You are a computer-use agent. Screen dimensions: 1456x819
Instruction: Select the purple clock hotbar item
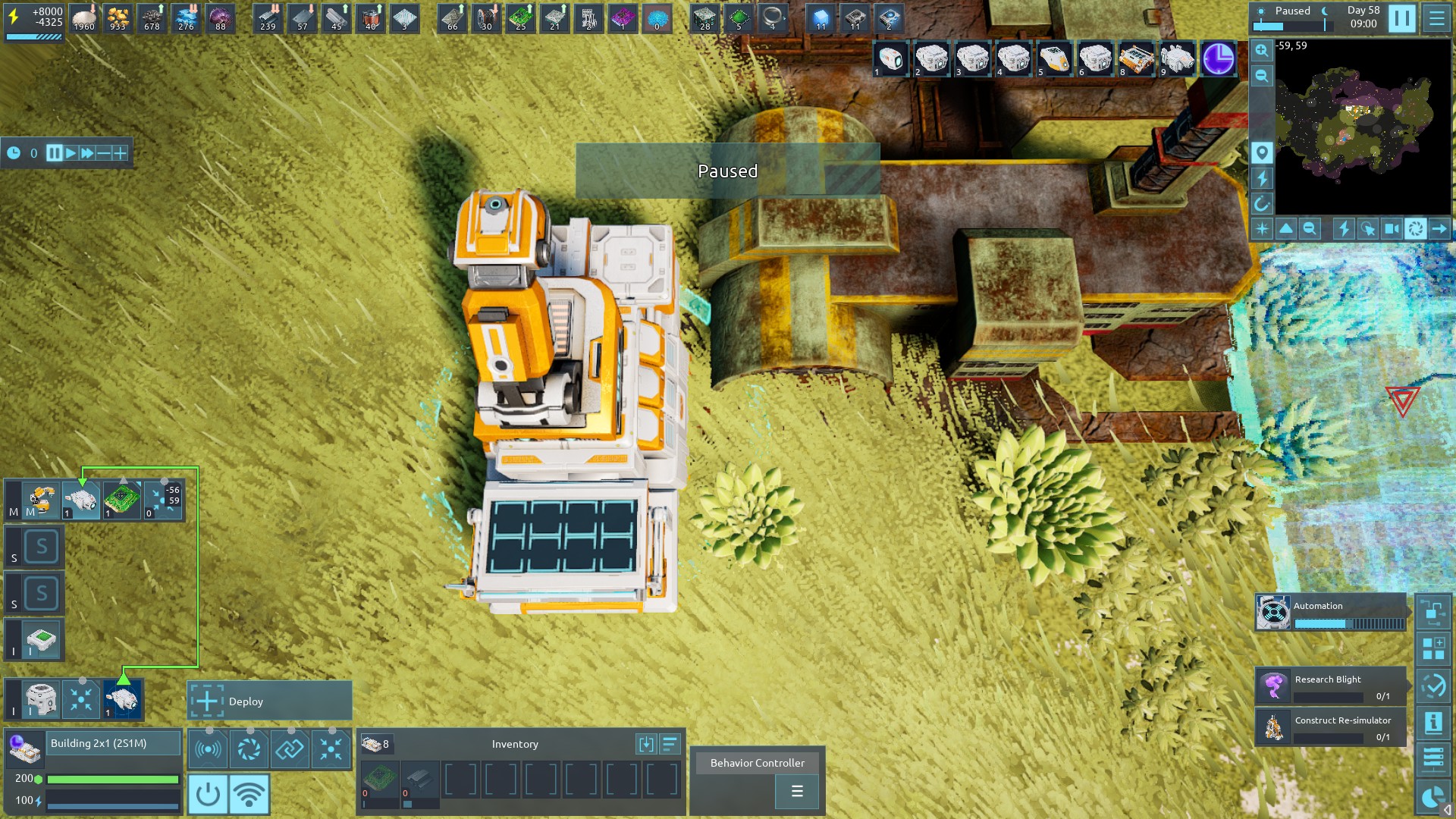coord(1218,59)
